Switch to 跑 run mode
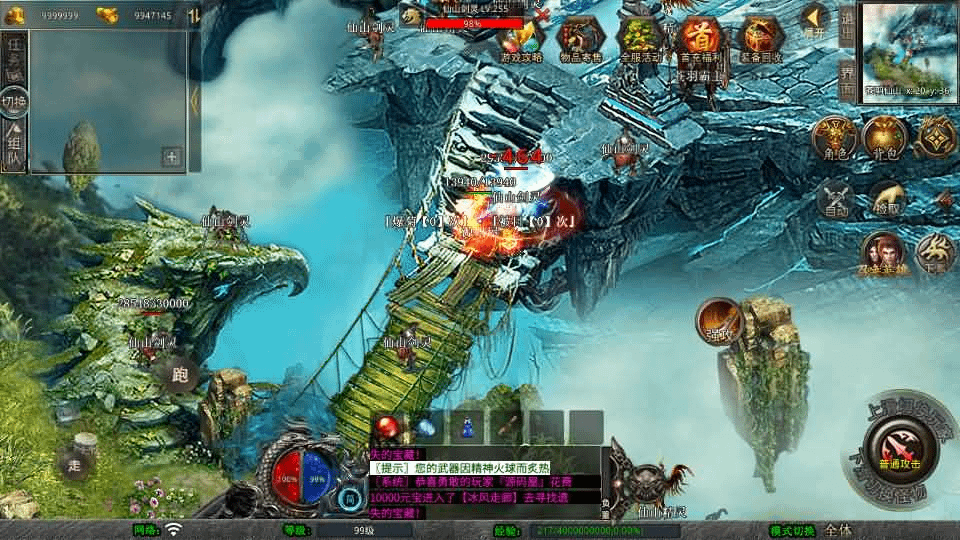Screen dimensions: 960x540 (x=180, y=376)
